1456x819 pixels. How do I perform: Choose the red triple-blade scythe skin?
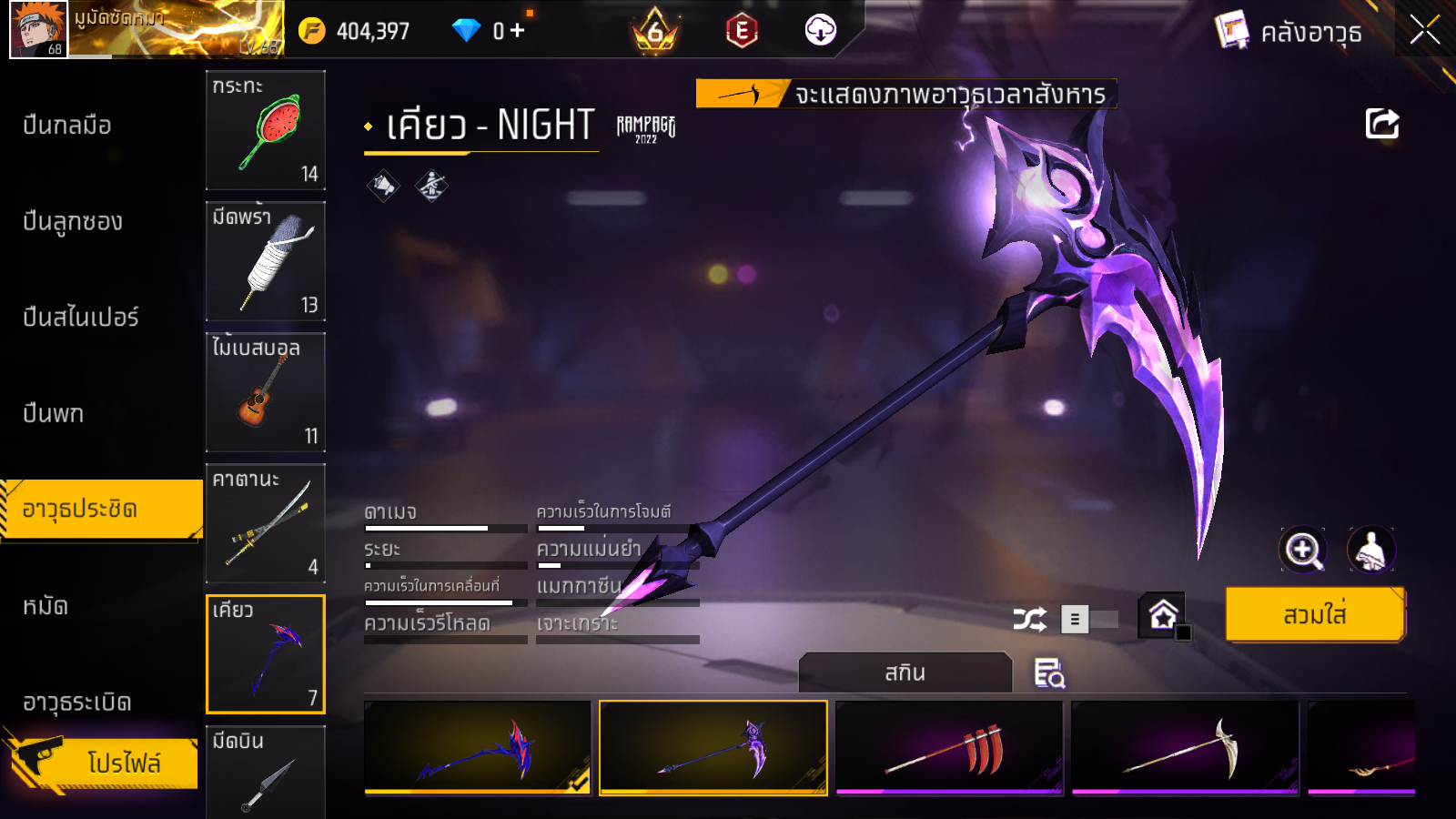948,748
